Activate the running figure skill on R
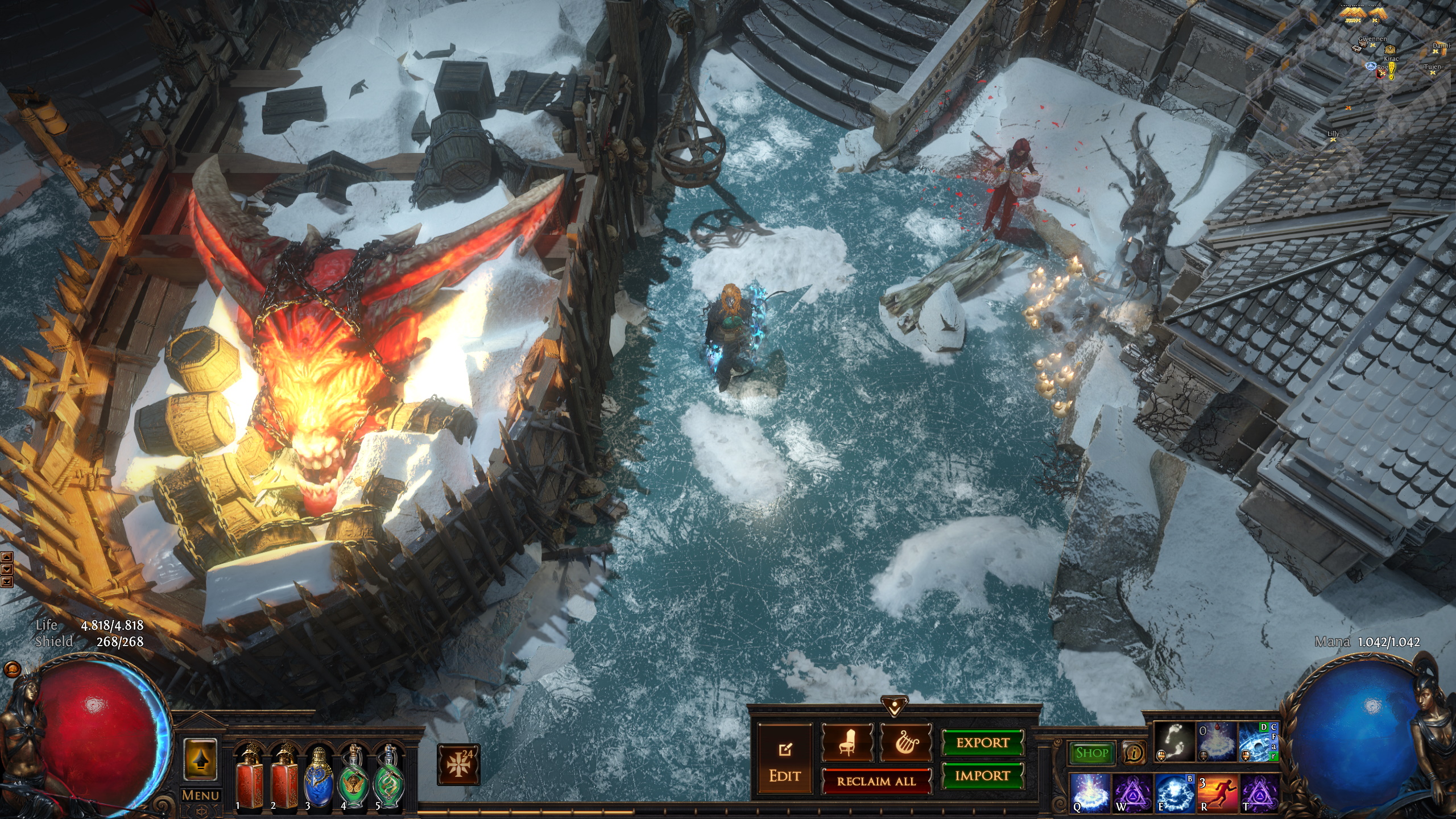1456x819 pixels. [1217, 792]
